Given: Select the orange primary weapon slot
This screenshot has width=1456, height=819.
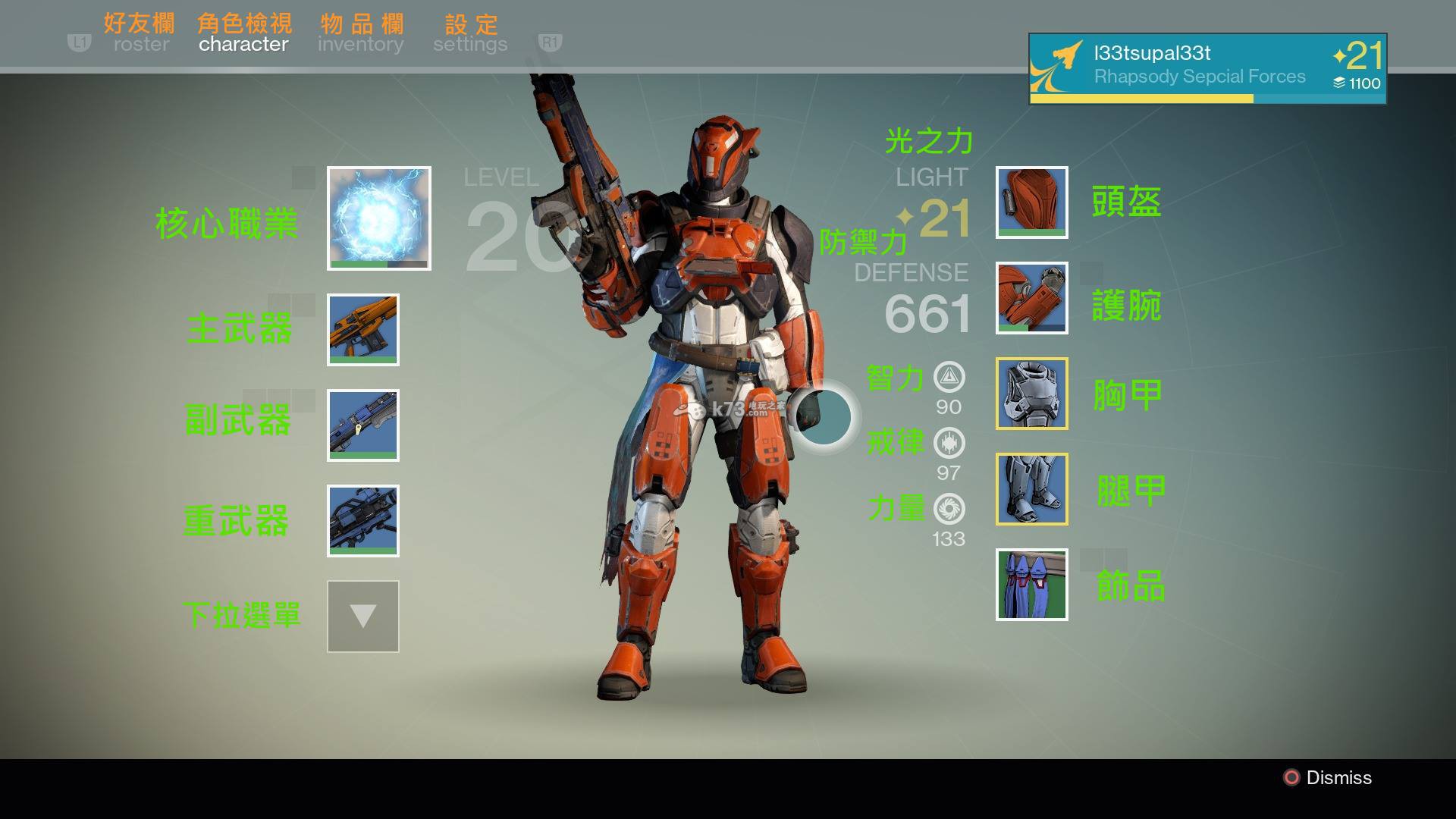Looking at the screenshot, I should coord(363,330).
